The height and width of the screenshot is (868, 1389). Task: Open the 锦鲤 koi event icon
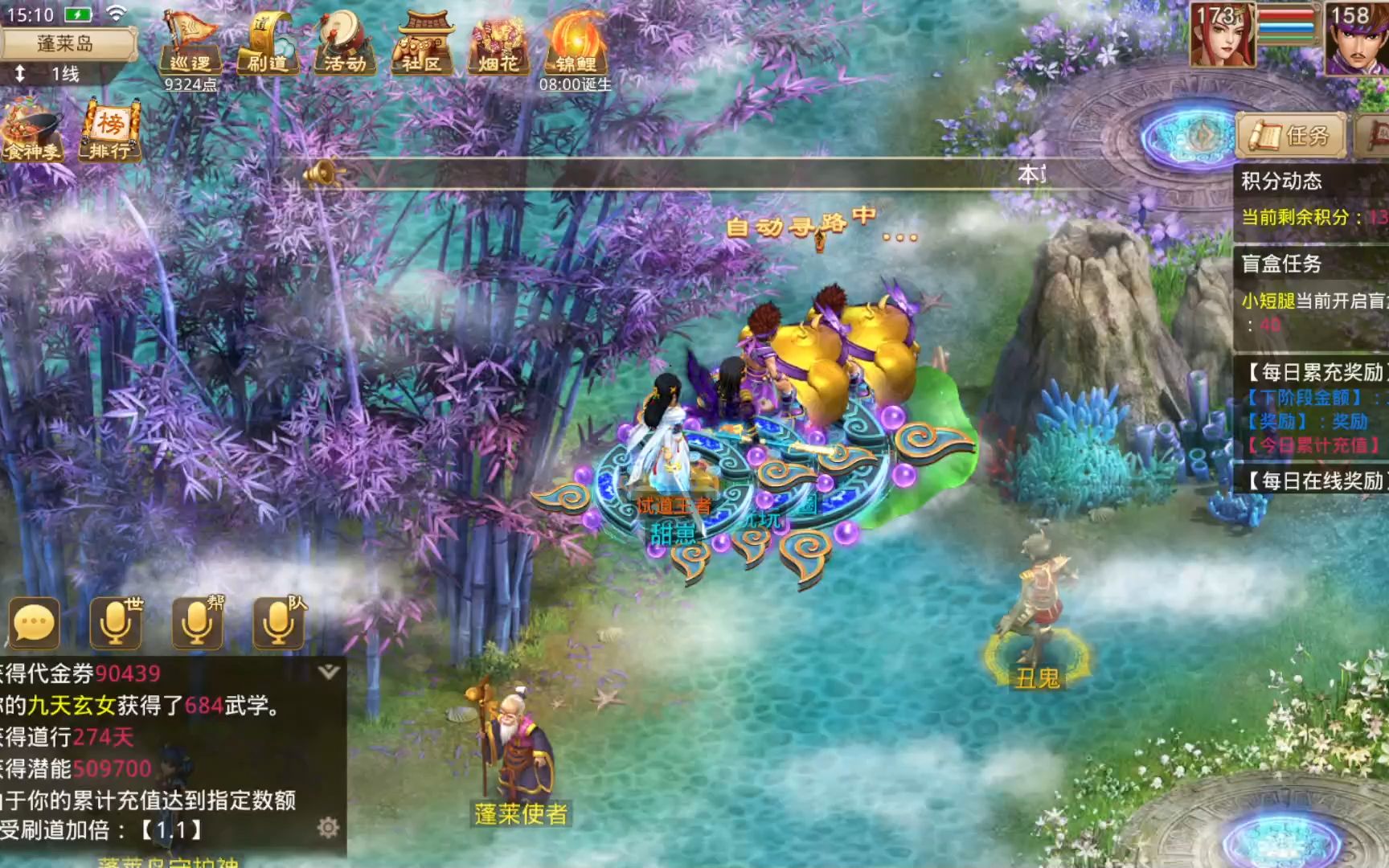(x=575, y=43)
